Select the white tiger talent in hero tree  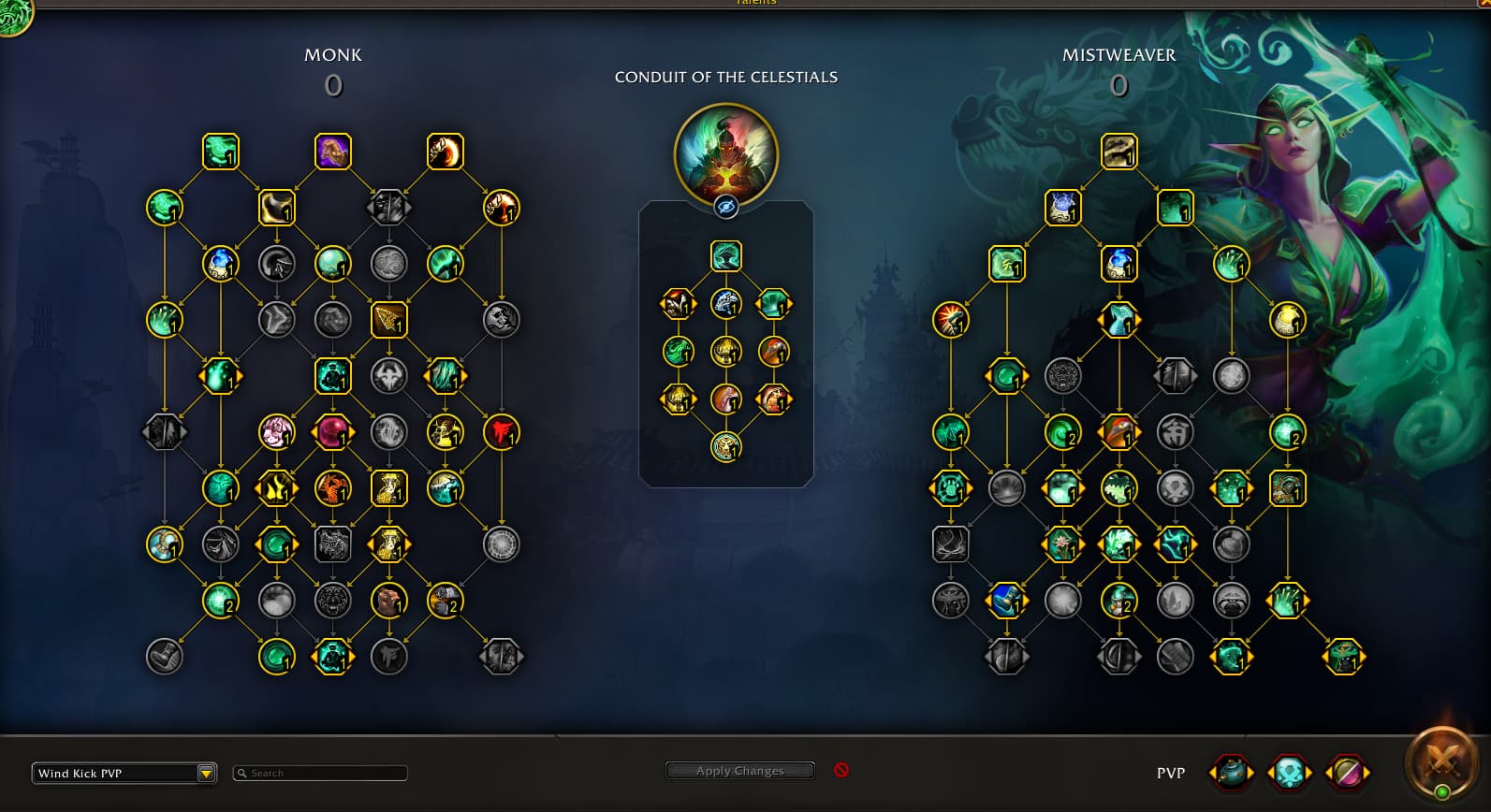click(x=725, y=303)
